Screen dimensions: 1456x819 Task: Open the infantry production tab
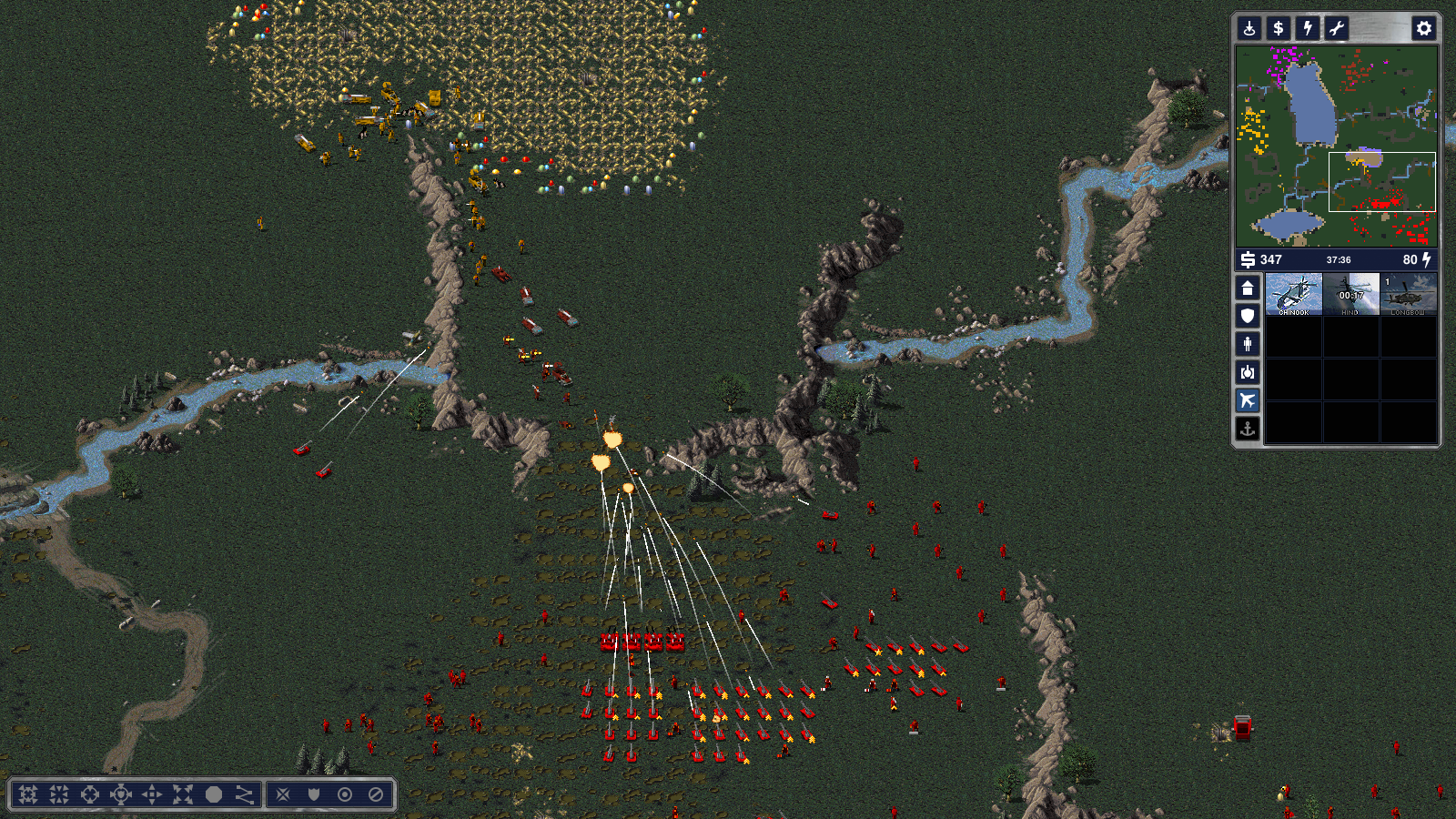pos(1248,344)
